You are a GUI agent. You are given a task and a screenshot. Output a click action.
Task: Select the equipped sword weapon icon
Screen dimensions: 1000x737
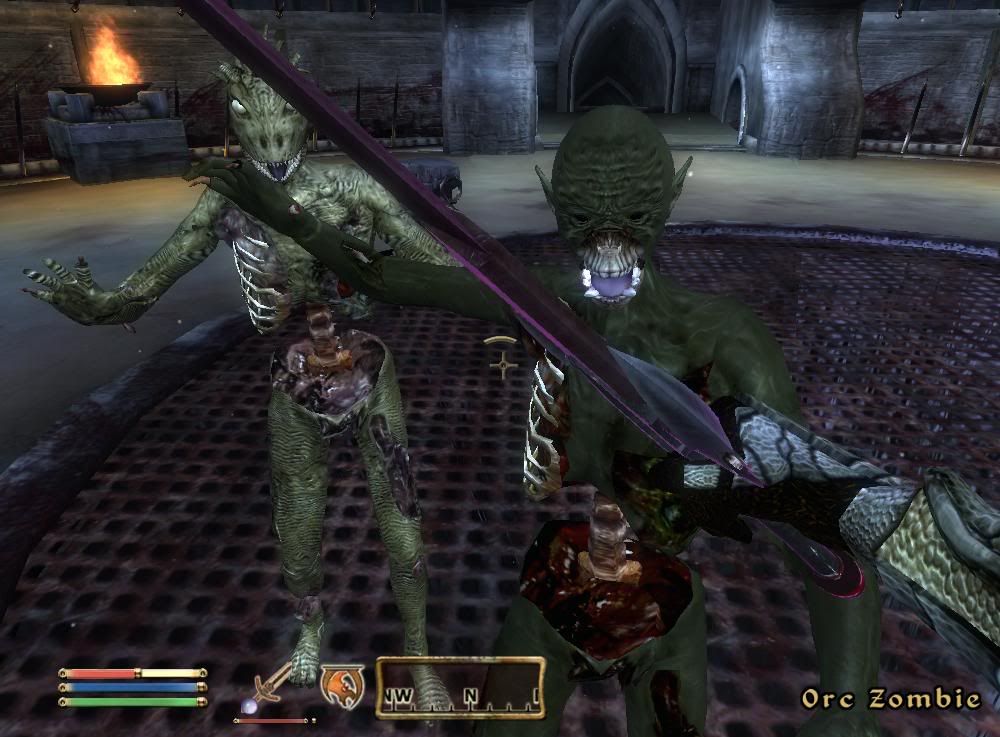pyautogui.click(x=271, y=687)
